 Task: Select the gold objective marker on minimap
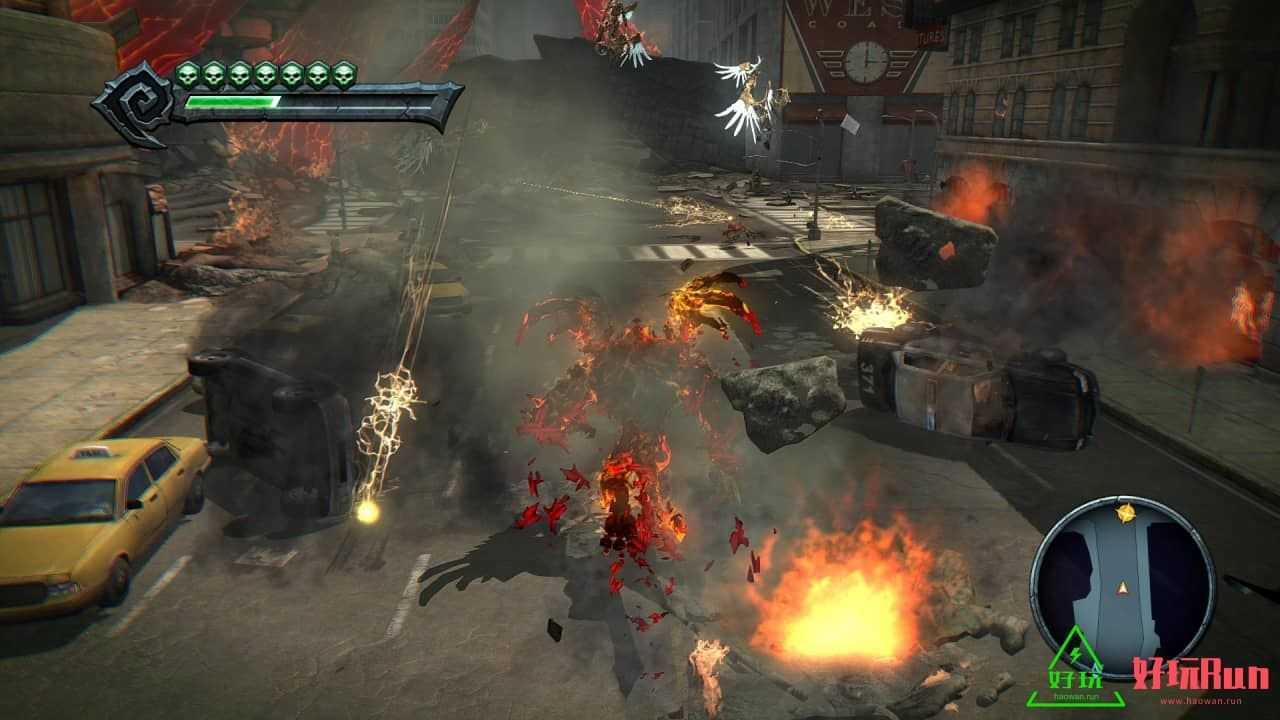coord(1126,513)
